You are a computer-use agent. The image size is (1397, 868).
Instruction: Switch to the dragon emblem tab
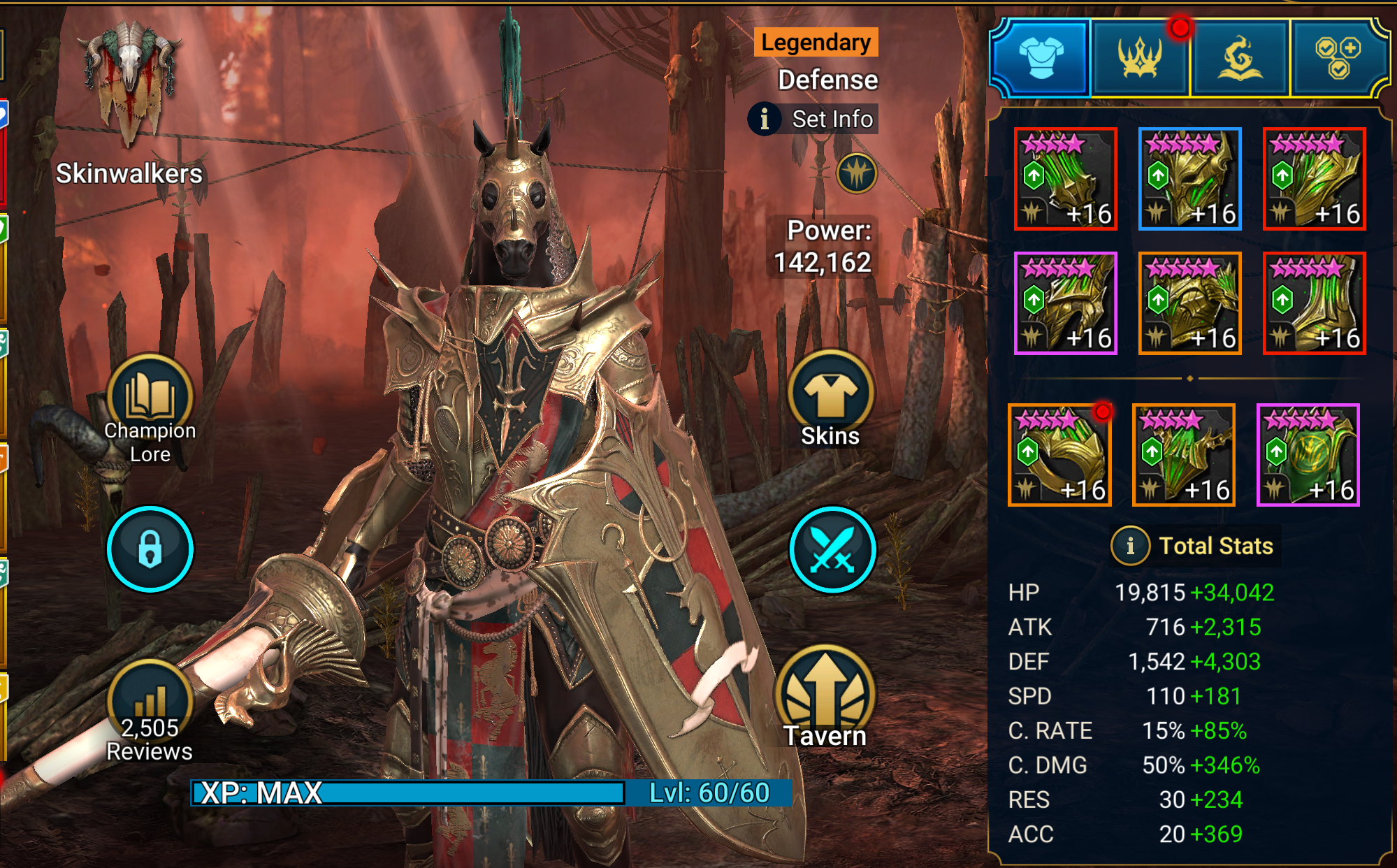[1240, 58]
